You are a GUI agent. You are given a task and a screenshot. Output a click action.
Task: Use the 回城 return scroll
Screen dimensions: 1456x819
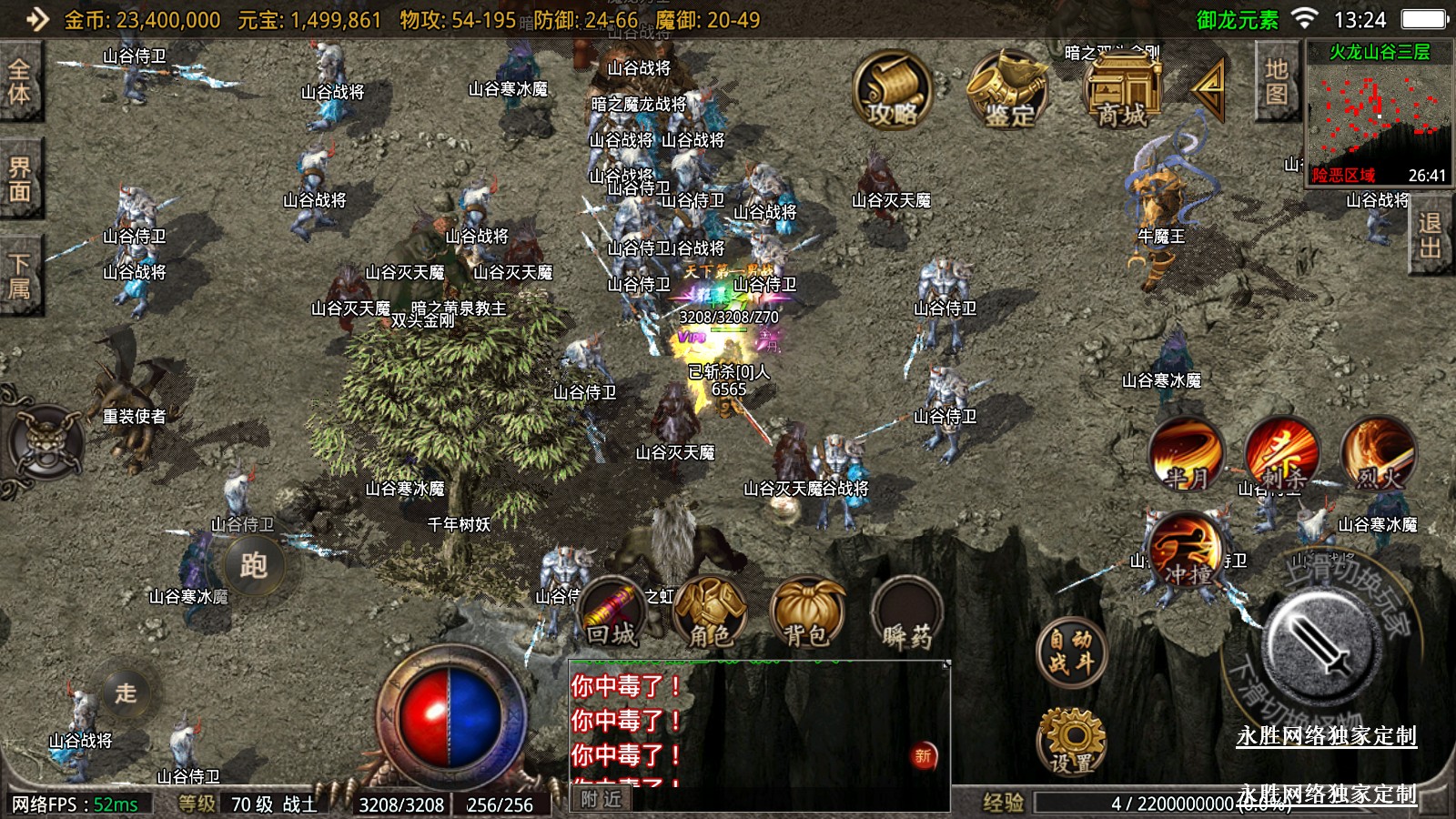tap(612, 613)
